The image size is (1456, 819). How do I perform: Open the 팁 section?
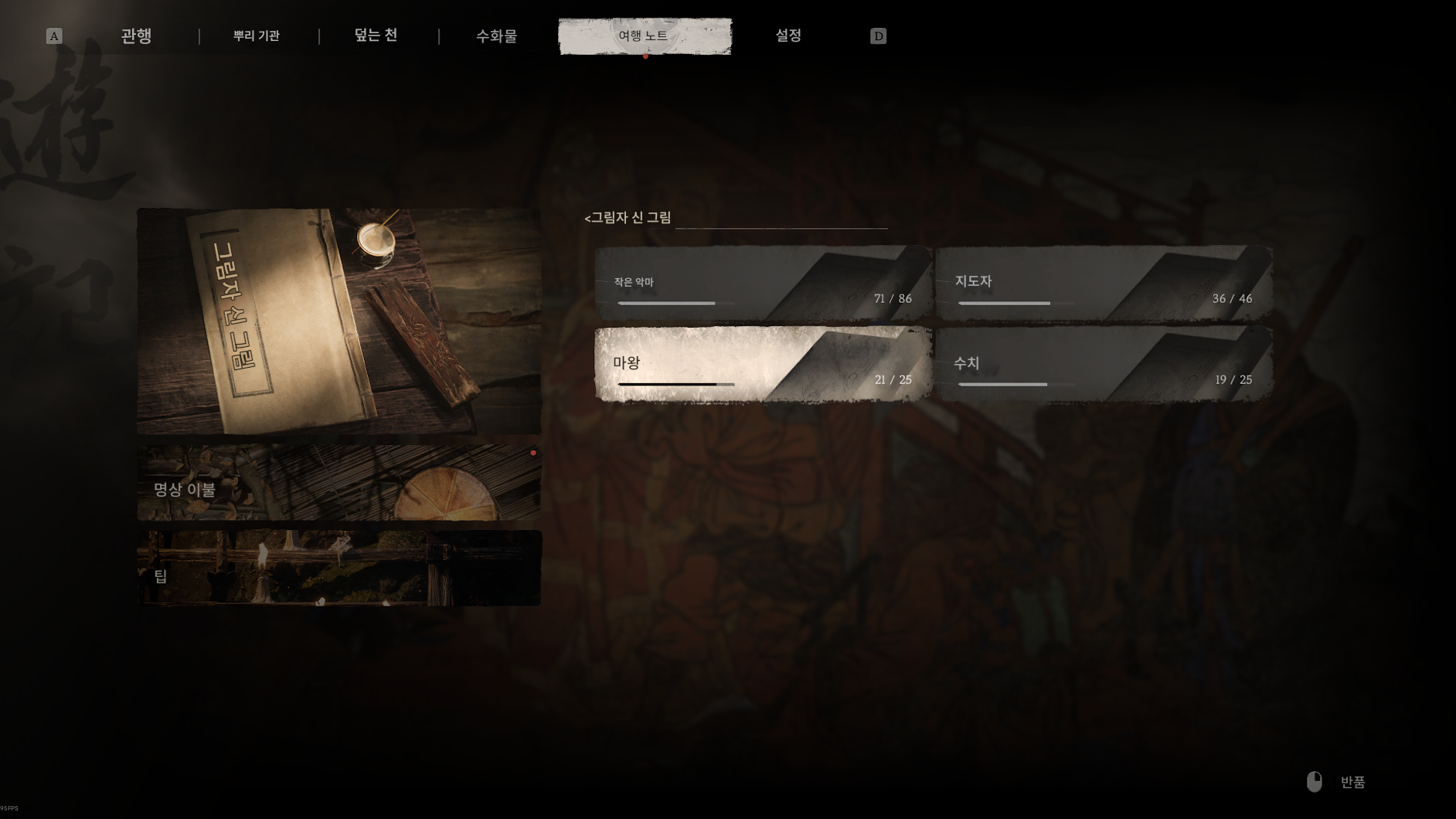pyautogui.click(x=338, y=568)
